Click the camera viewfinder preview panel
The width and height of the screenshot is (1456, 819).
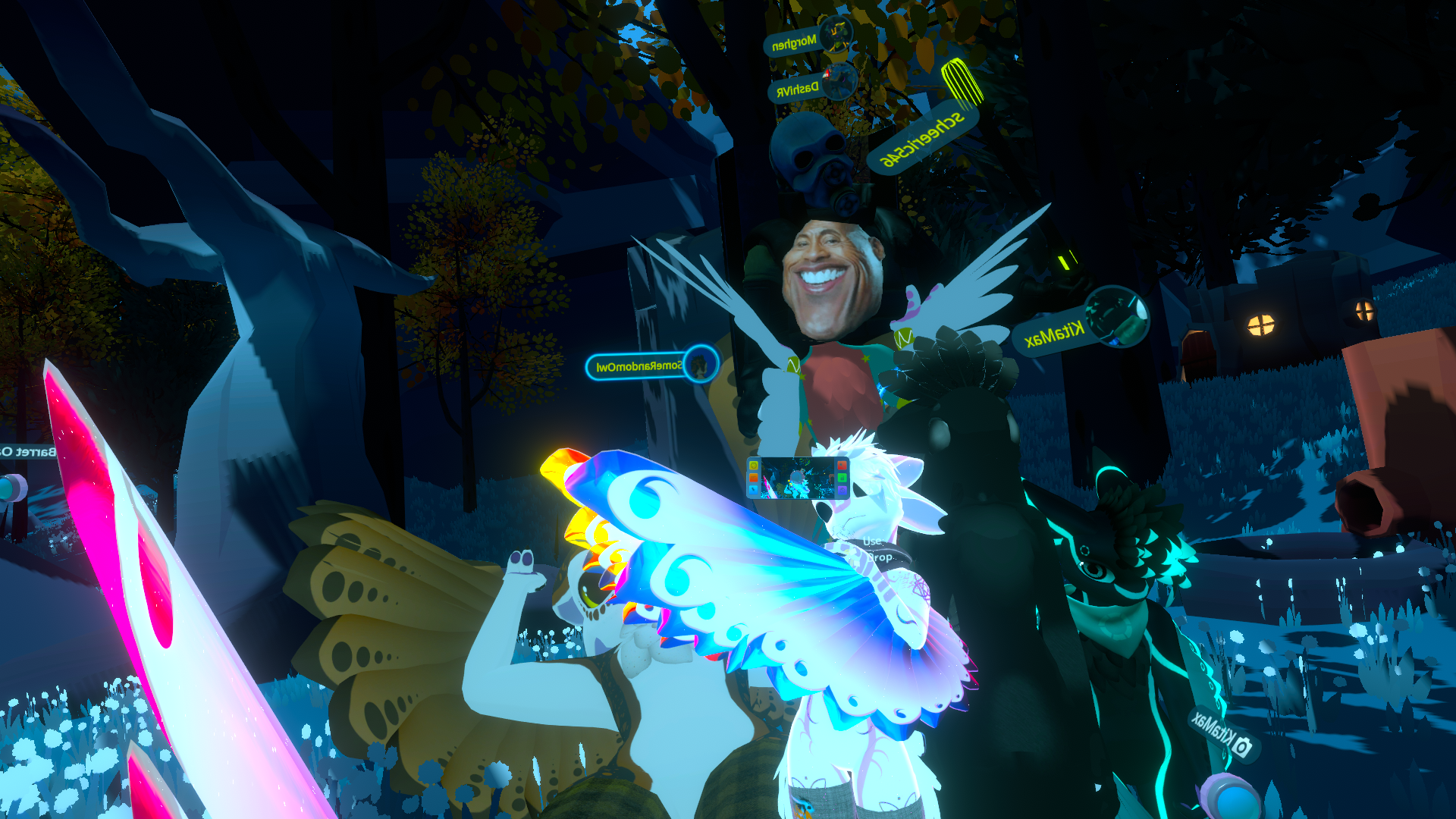tap(798, 478)
